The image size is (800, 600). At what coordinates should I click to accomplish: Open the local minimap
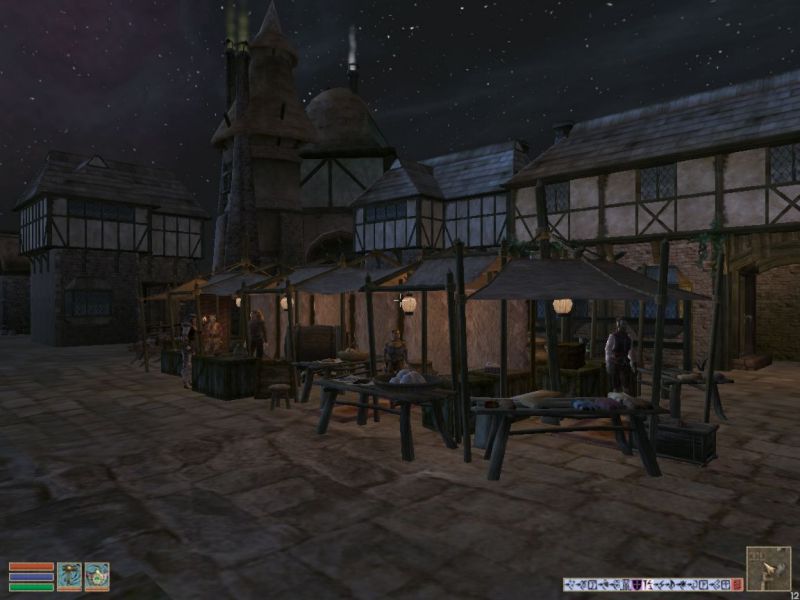[768, 568]
